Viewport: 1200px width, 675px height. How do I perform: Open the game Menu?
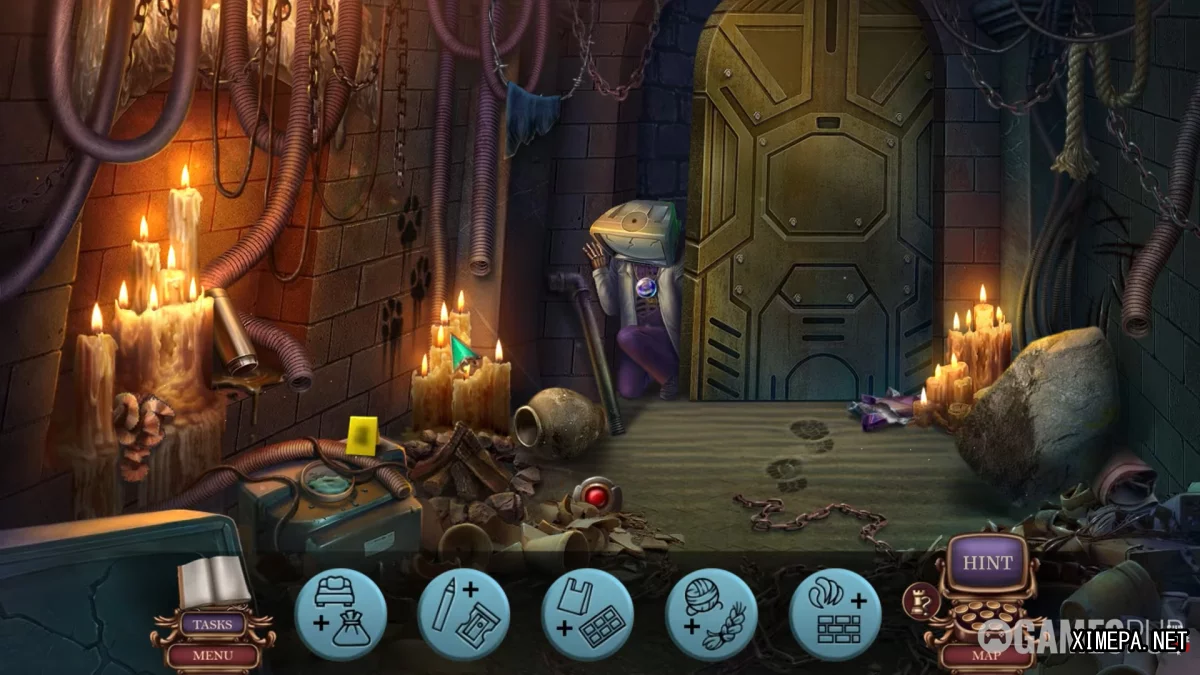click(212, 655)
